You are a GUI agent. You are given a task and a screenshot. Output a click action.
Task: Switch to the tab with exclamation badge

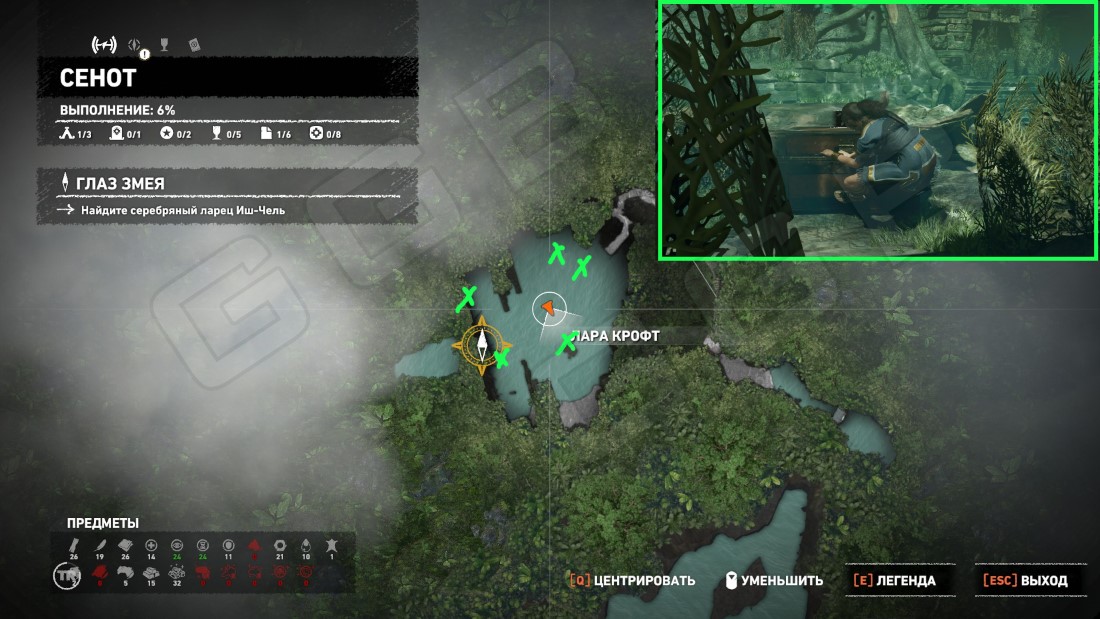coord(136,45)
